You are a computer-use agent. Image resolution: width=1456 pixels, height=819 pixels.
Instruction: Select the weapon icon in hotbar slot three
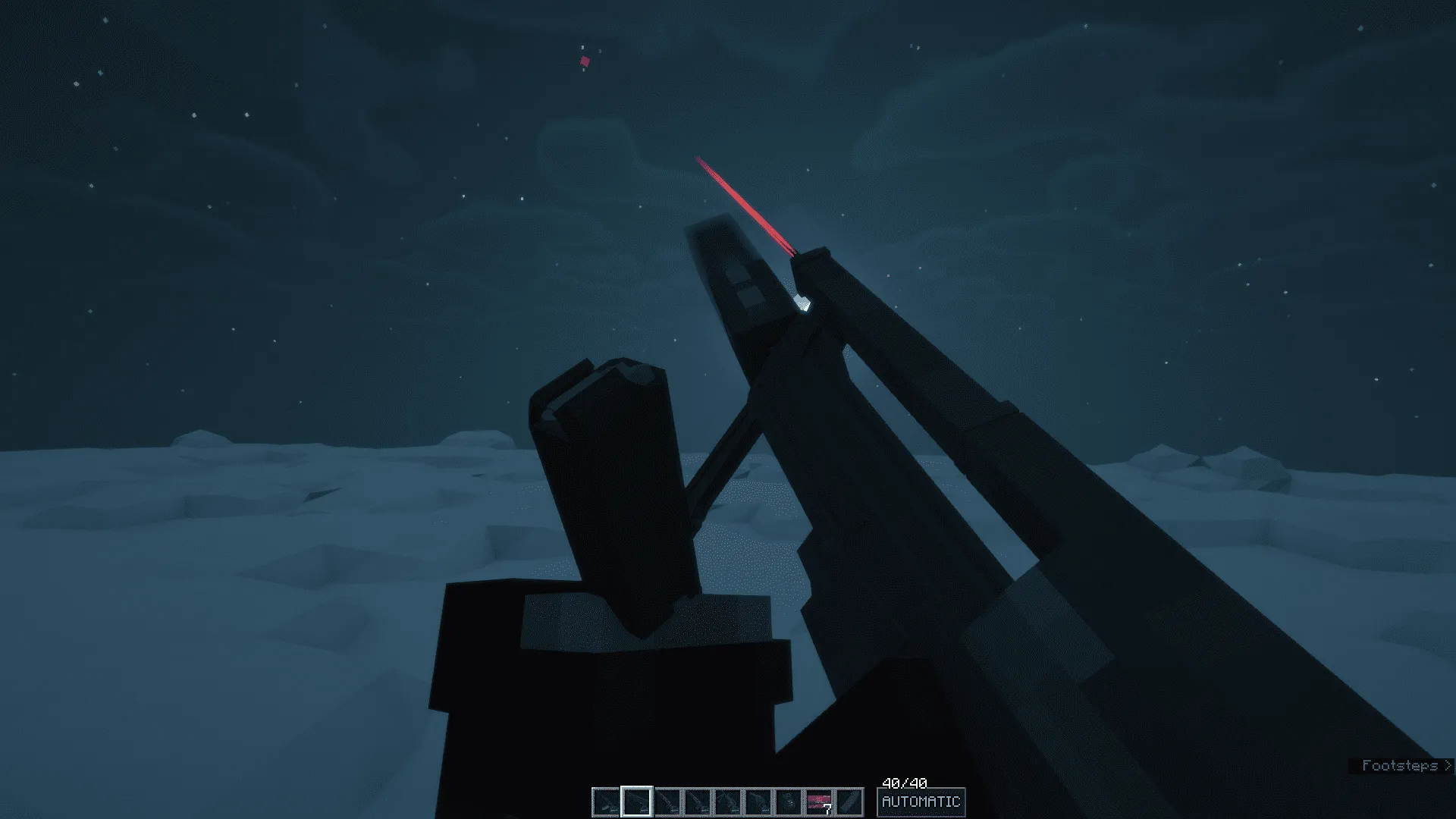(x=669, y=802)
